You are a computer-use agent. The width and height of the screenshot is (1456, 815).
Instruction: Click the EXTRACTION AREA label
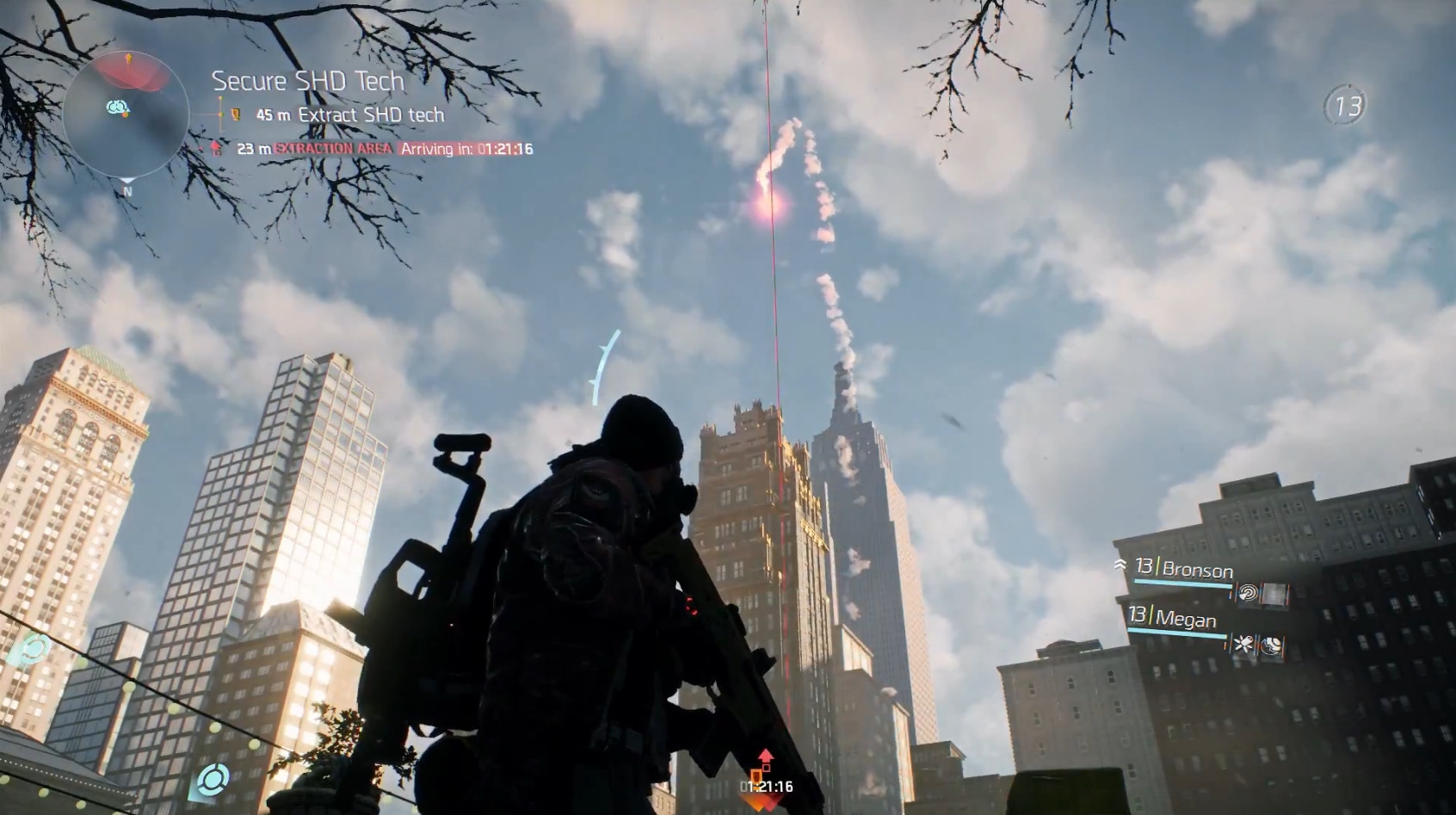pyautogui.click(x=330, y=148)
